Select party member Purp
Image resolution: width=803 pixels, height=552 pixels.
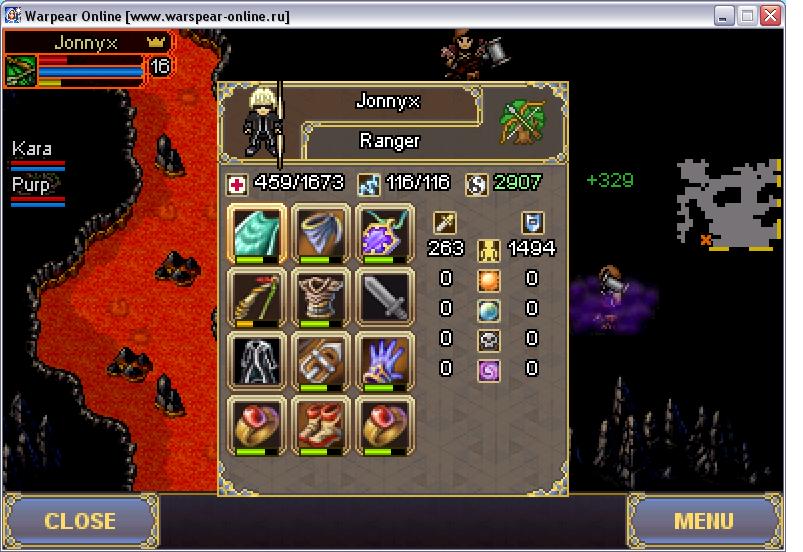click(x=32, y=185)
